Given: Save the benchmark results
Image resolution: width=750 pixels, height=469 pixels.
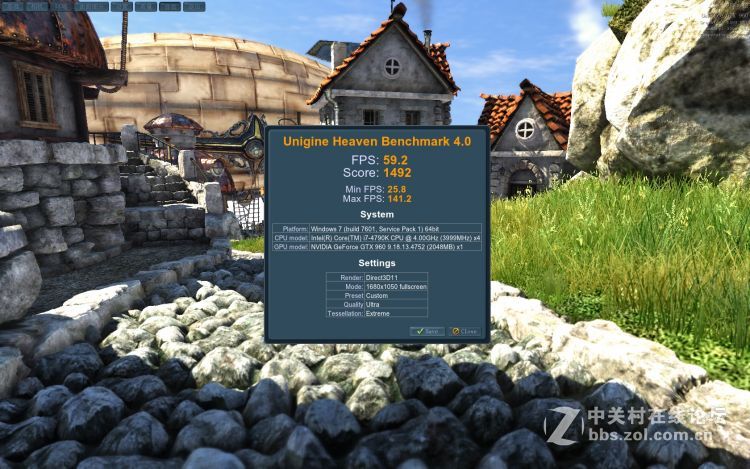Looking at the screenshot, I should [x=427, y=331].
